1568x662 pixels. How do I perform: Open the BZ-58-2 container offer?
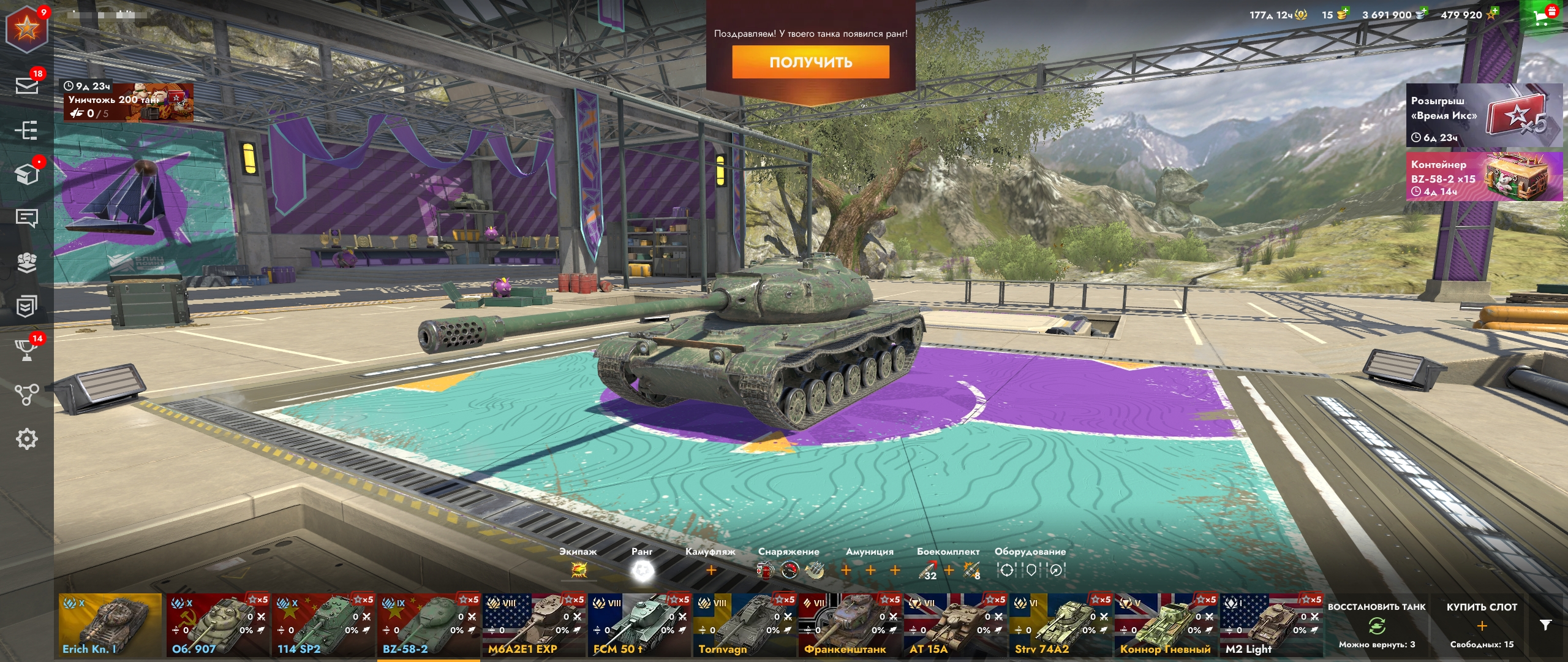click(1483, 177)
